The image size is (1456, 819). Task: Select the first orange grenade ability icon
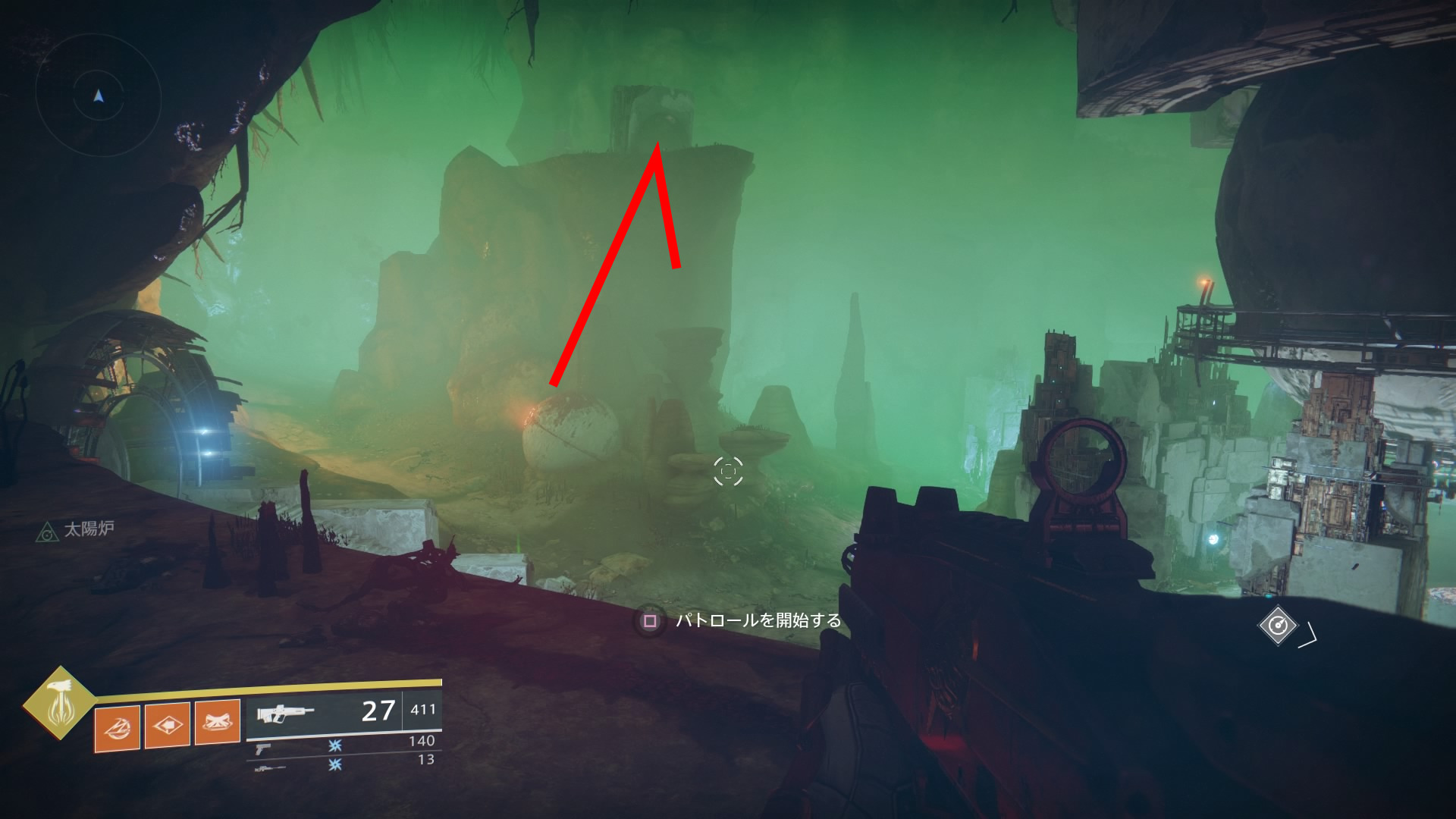click(117, 728)
